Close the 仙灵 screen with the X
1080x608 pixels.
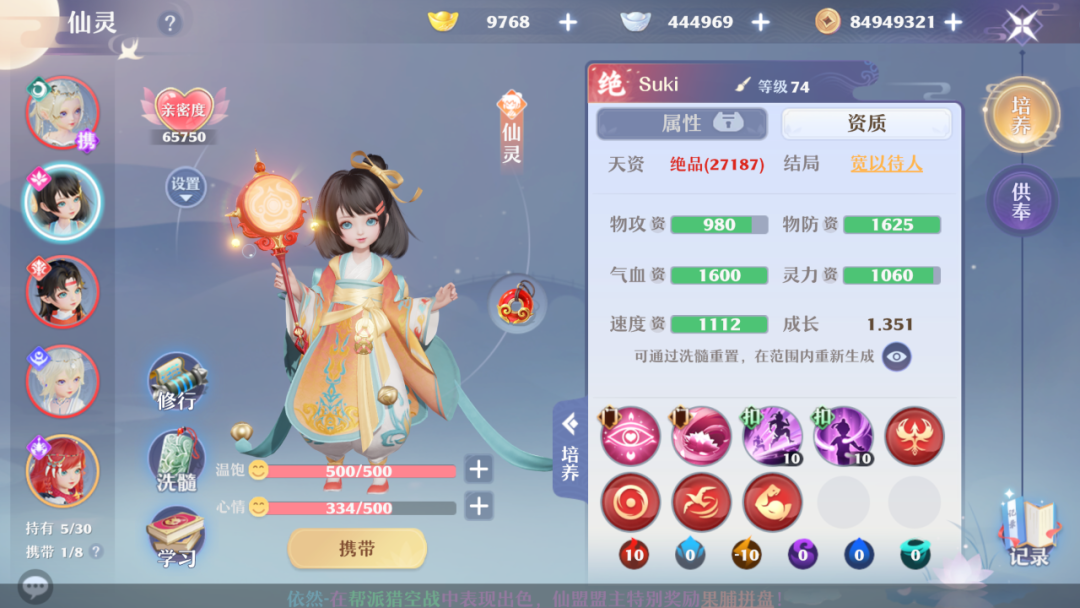1020,24
